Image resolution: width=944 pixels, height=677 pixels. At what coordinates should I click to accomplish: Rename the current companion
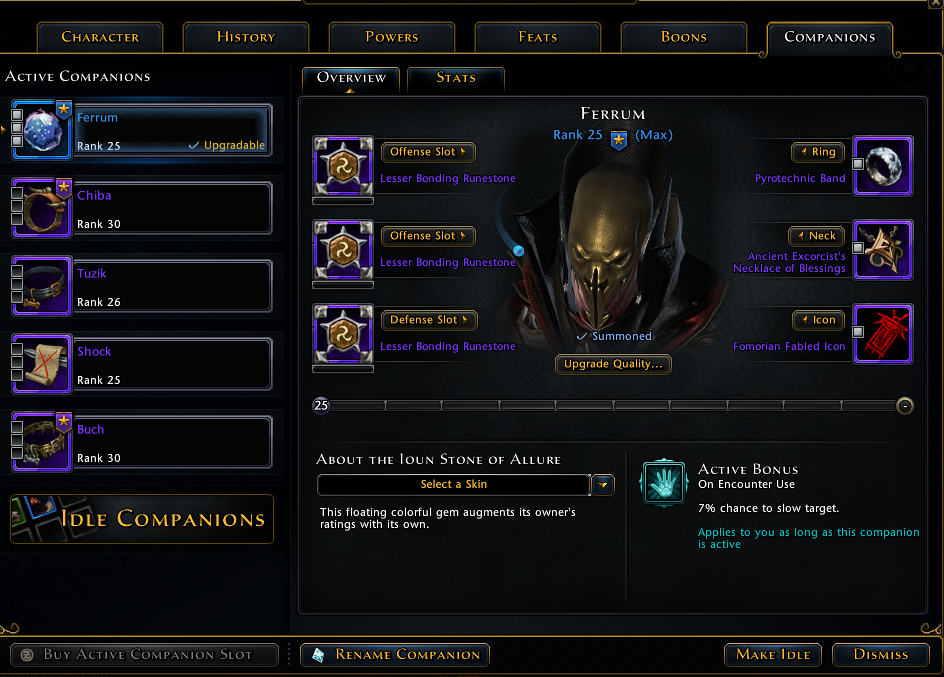pyautogui.click(x=395, y=655)
